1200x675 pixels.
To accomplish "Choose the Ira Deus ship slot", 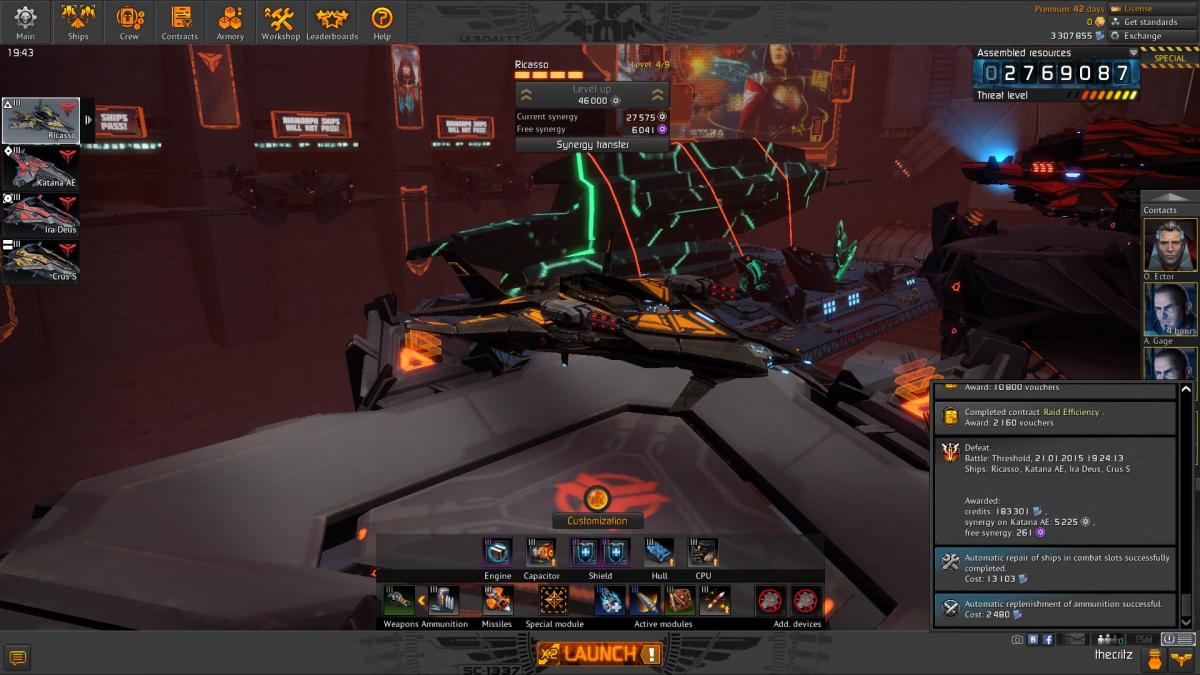I will pos(42,214).
